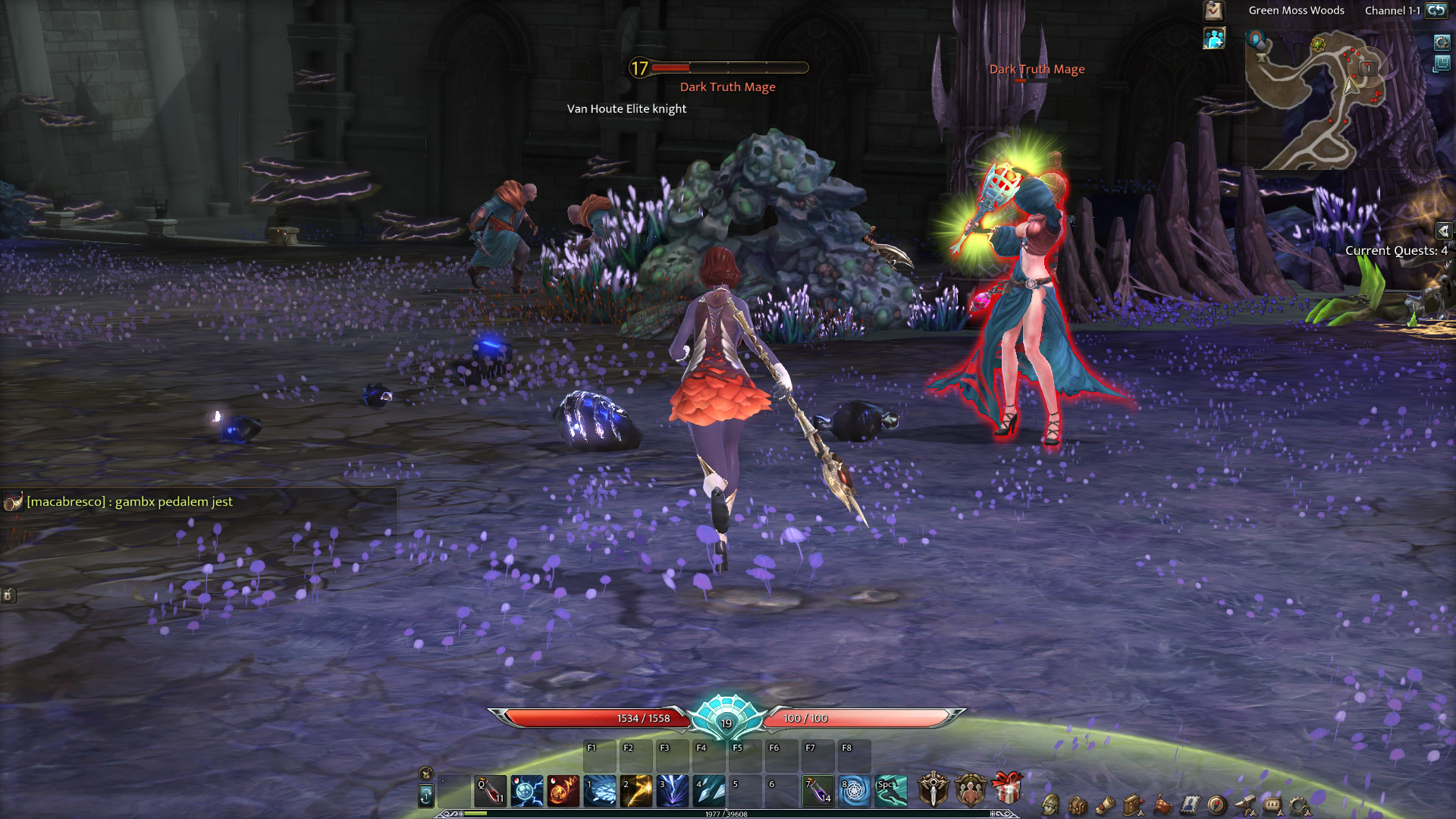
Task: Use the red health potion on Q
Action: (x=491, y=791)
